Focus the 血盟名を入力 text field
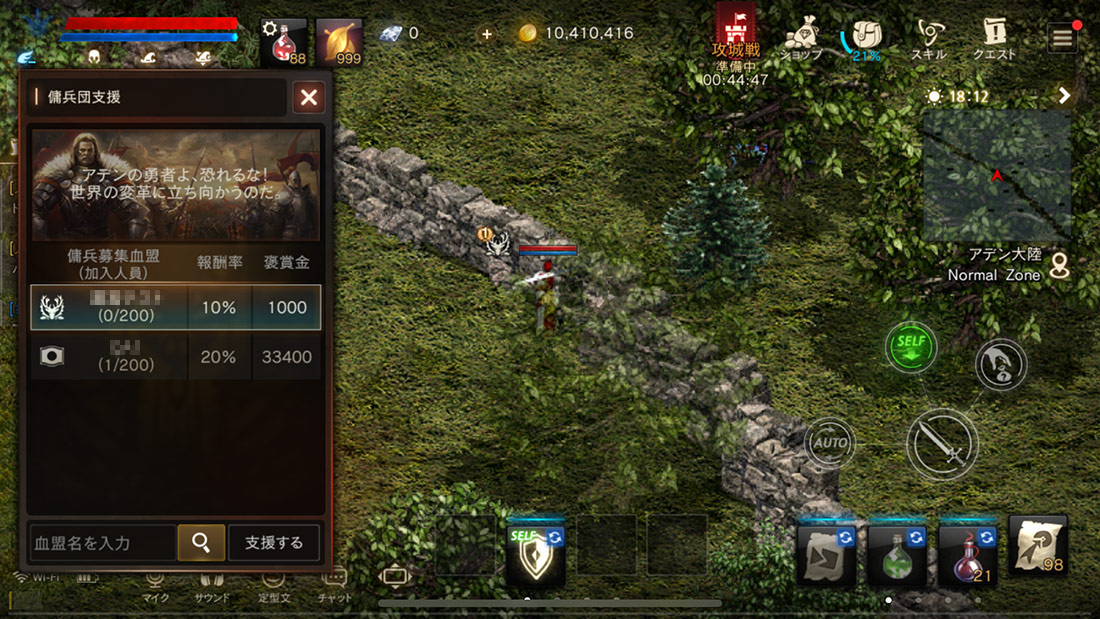 103,543
